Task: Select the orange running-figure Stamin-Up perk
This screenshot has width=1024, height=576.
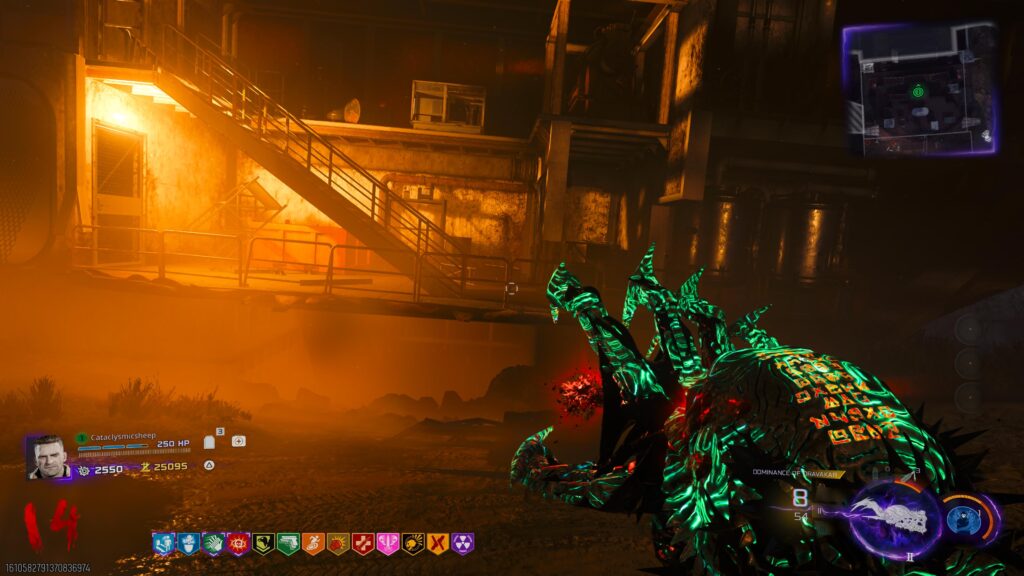Action: (313, 543)
